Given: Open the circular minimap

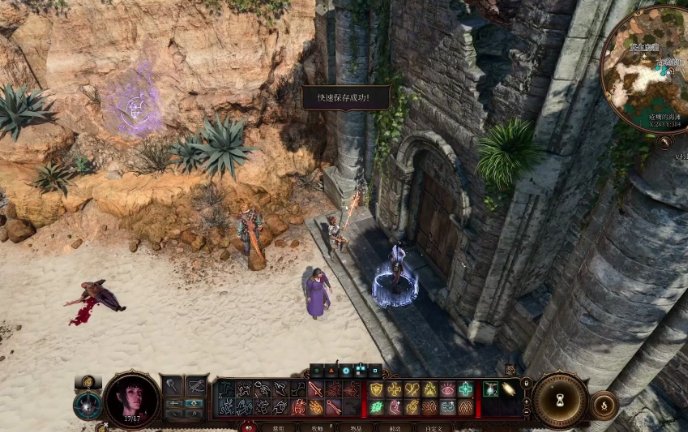Looking at the screenshot, I should 646,68.
